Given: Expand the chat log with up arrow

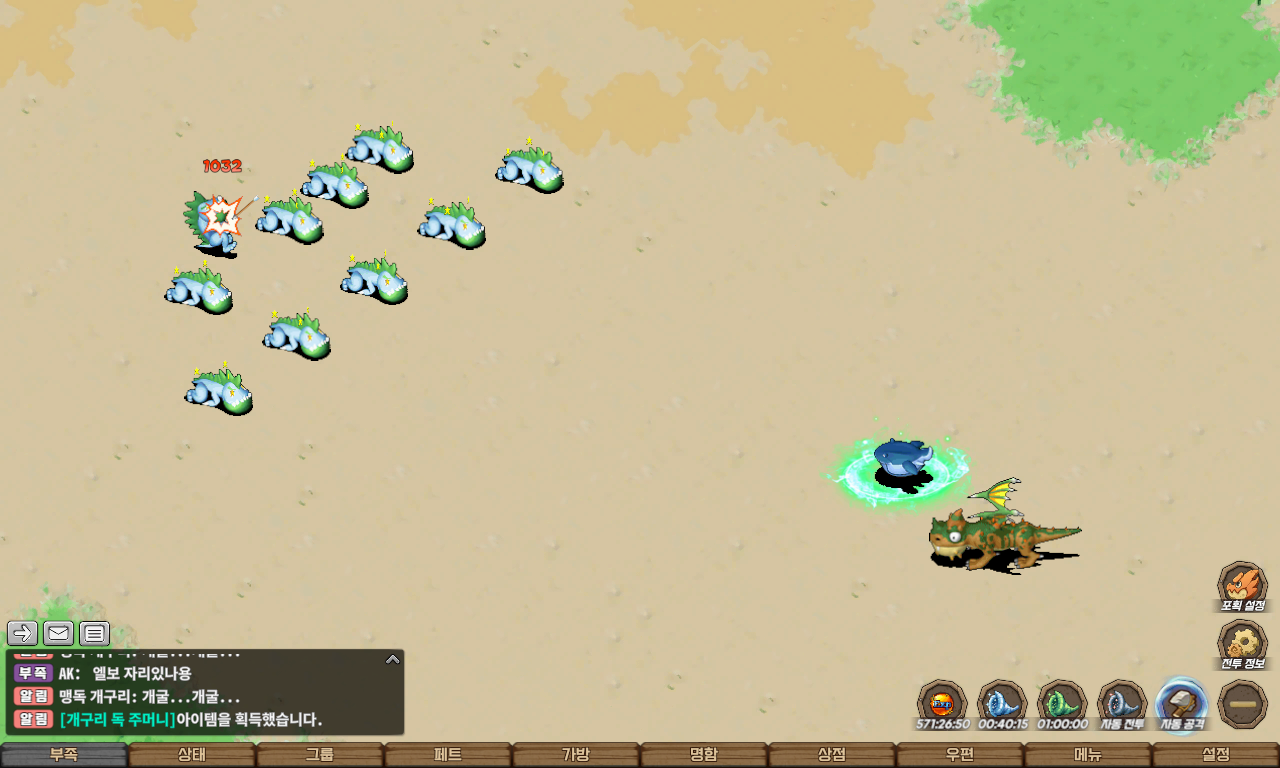Looking at the screenshot, I should coord(393,659).
